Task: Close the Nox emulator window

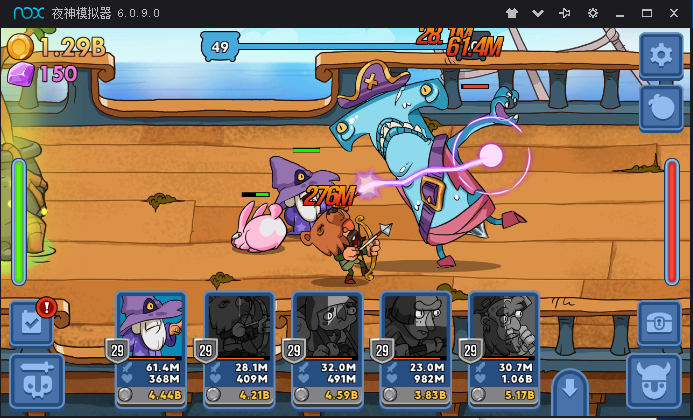Action: pyautogui.click(x=674, y=13)
